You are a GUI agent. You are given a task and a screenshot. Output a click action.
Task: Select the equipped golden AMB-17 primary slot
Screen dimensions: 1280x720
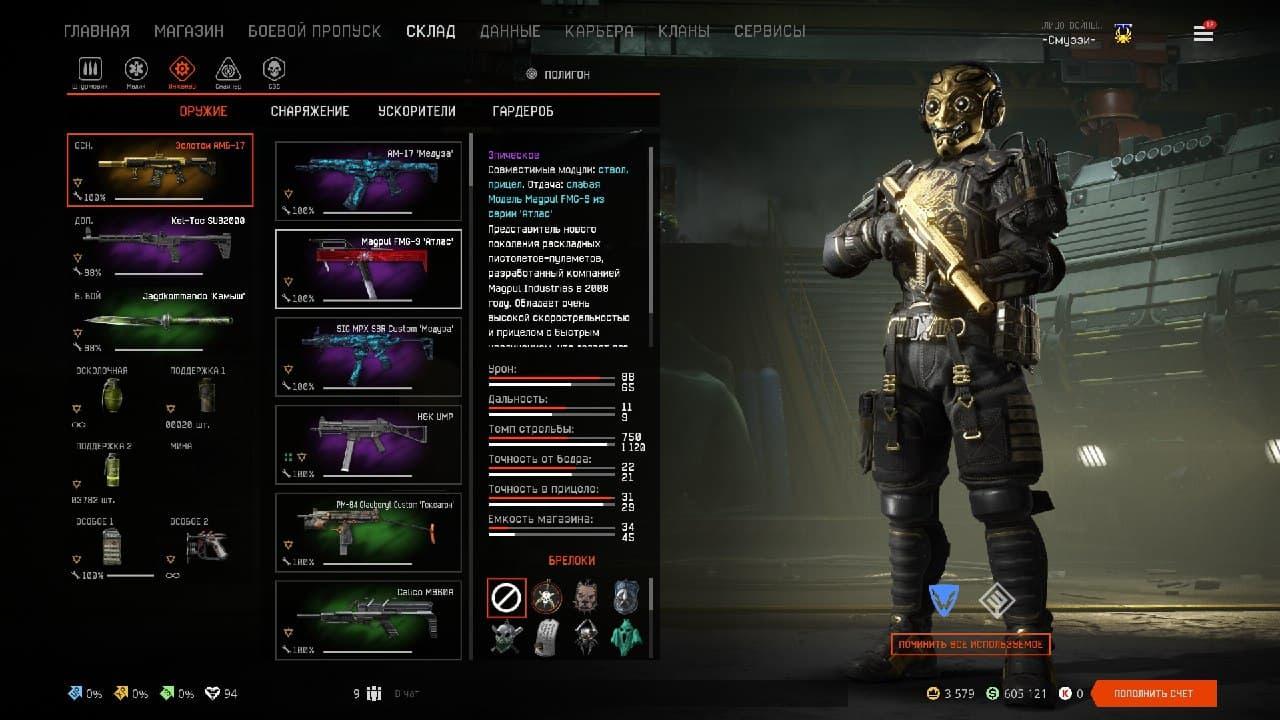pyautogui.click(x=160, y=169)
